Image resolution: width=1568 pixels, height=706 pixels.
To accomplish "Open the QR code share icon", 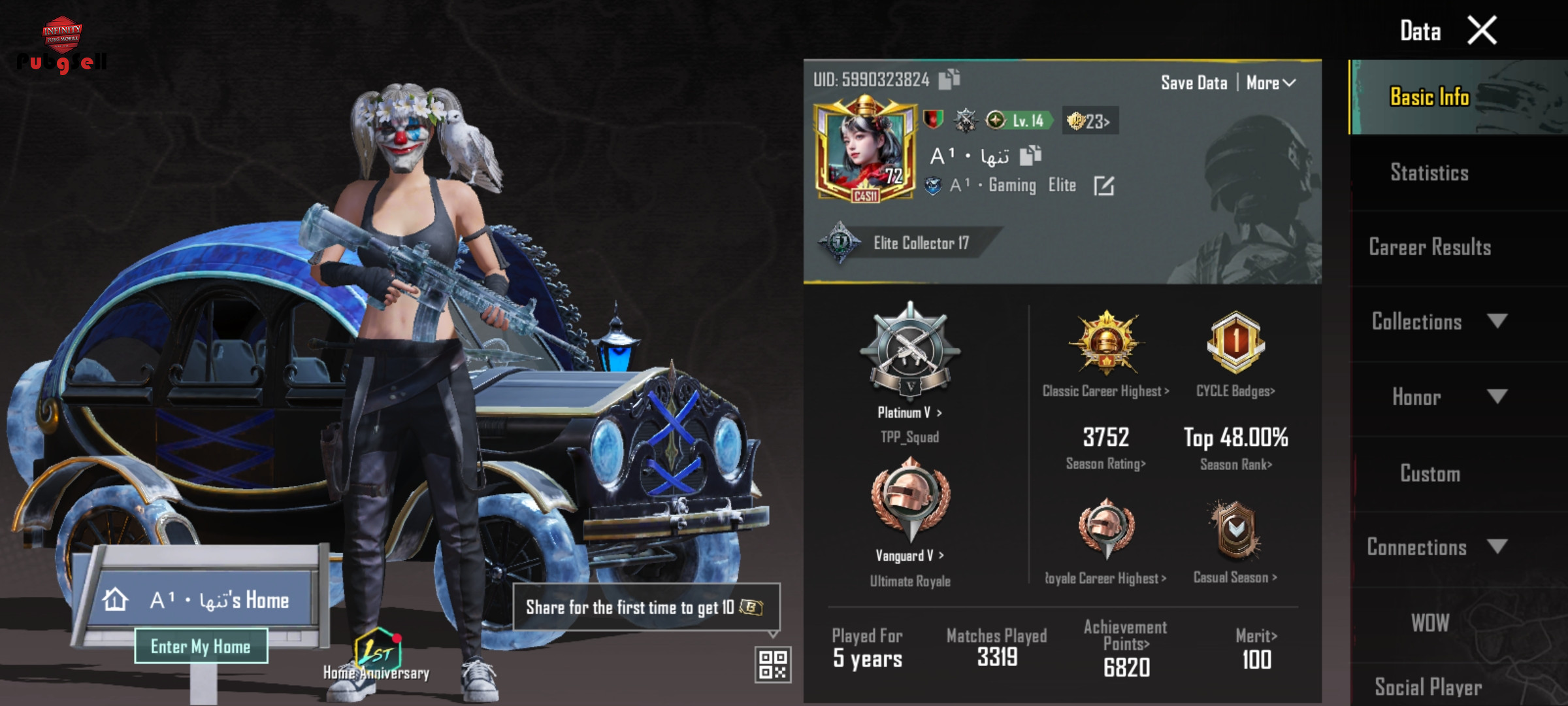I will [772, 664].
